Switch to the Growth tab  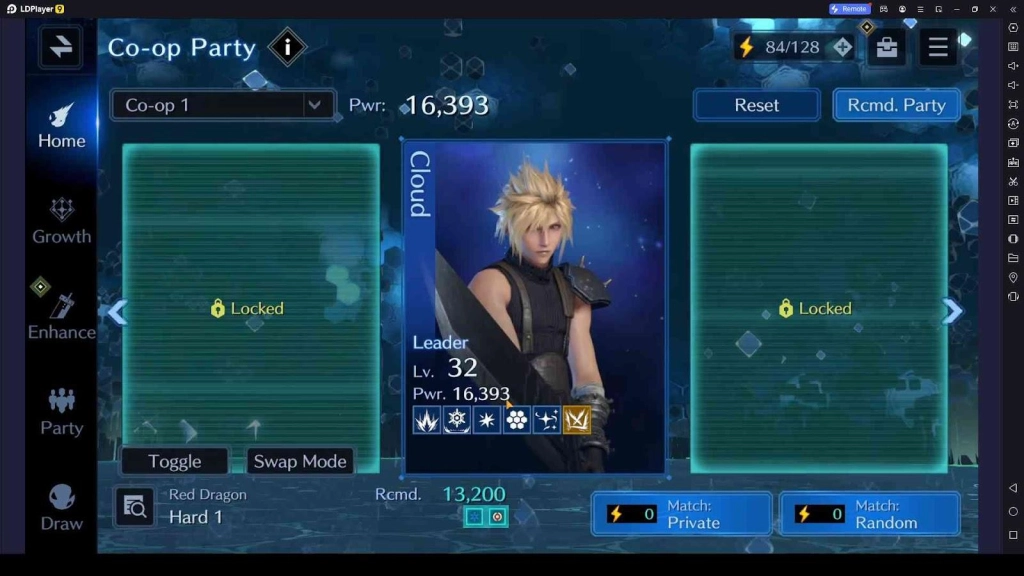(x=62, y=221)
